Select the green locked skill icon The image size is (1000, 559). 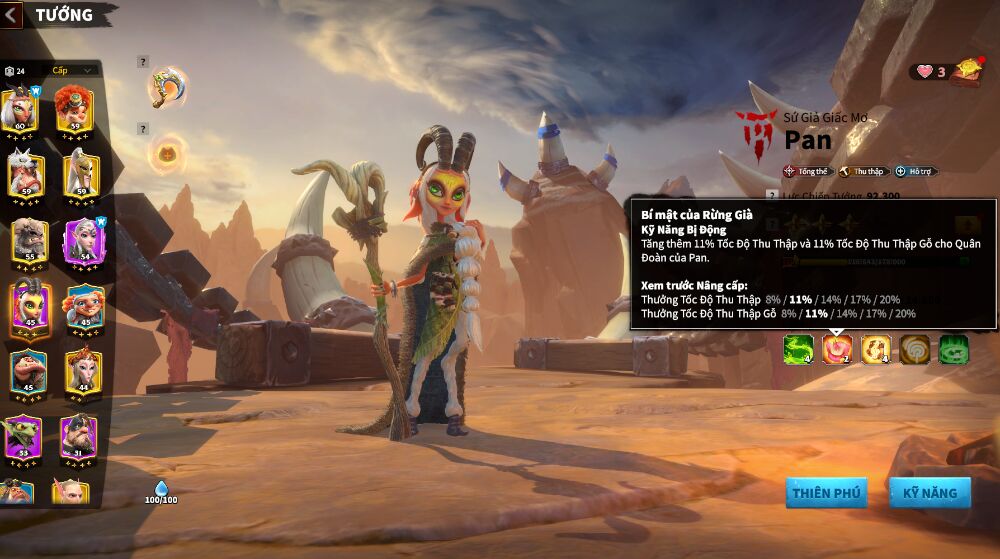pos(953,349)
